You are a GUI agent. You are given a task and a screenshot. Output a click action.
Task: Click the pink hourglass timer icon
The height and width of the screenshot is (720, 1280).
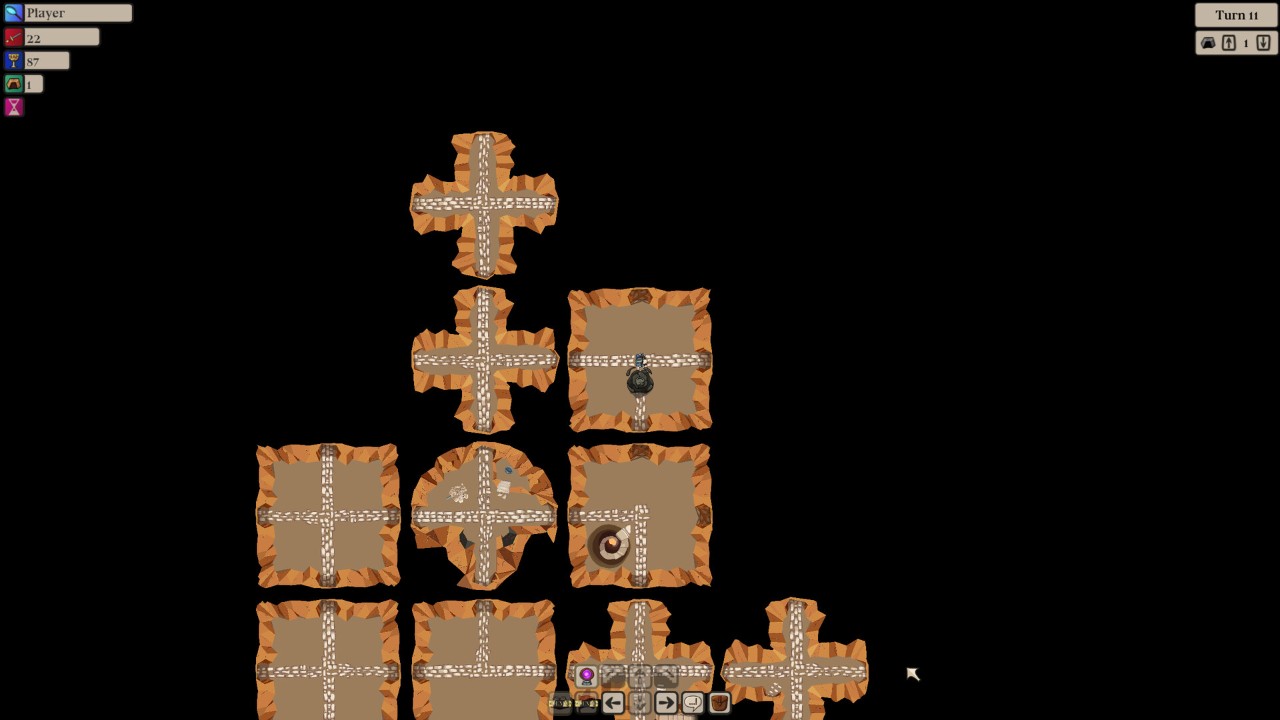coord(13,107)
